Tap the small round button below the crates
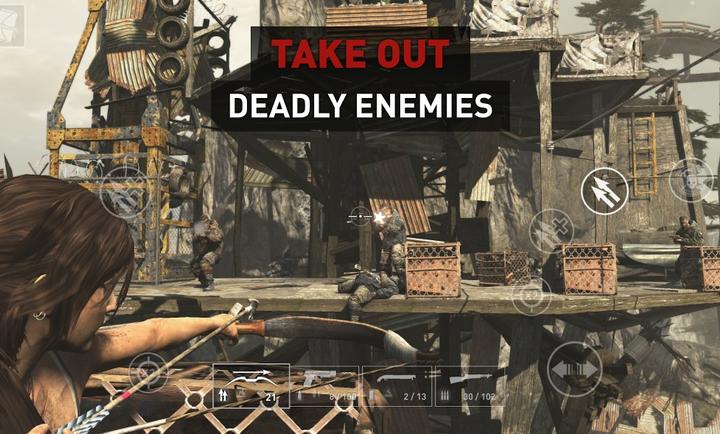This screenshot has width=720, height=434. tap(532, 297)
